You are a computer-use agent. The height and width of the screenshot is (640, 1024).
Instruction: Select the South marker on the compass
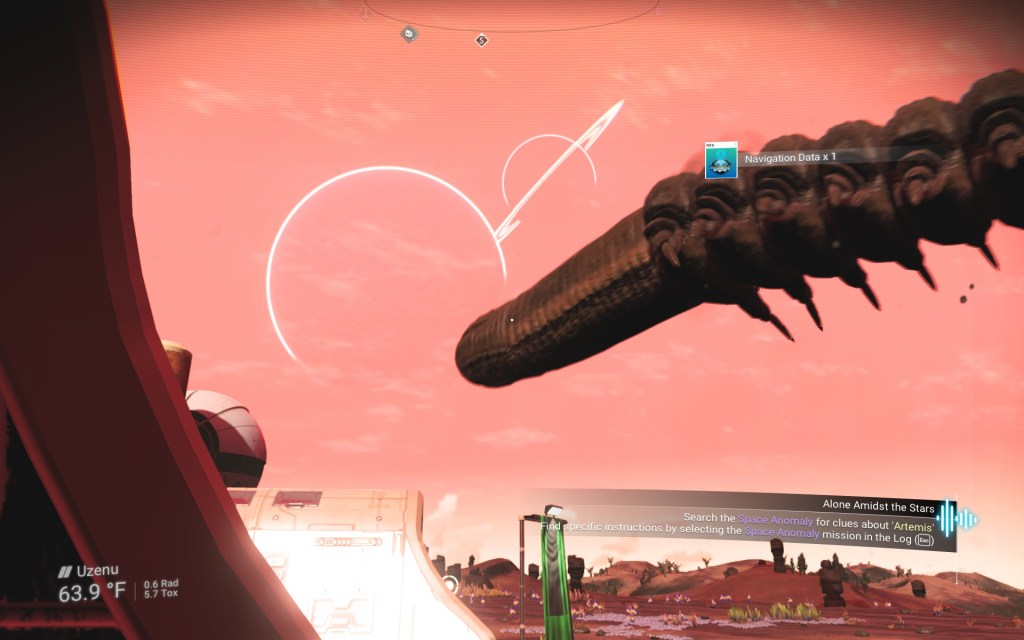point(481,40)
